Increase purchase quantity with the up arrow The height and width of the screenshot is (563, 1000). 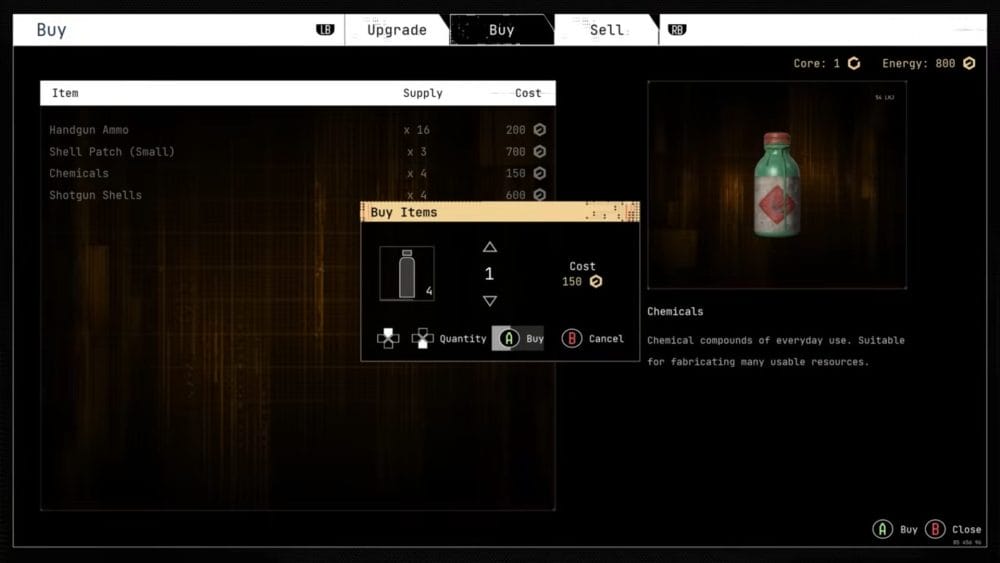click(x=490, y=247)
